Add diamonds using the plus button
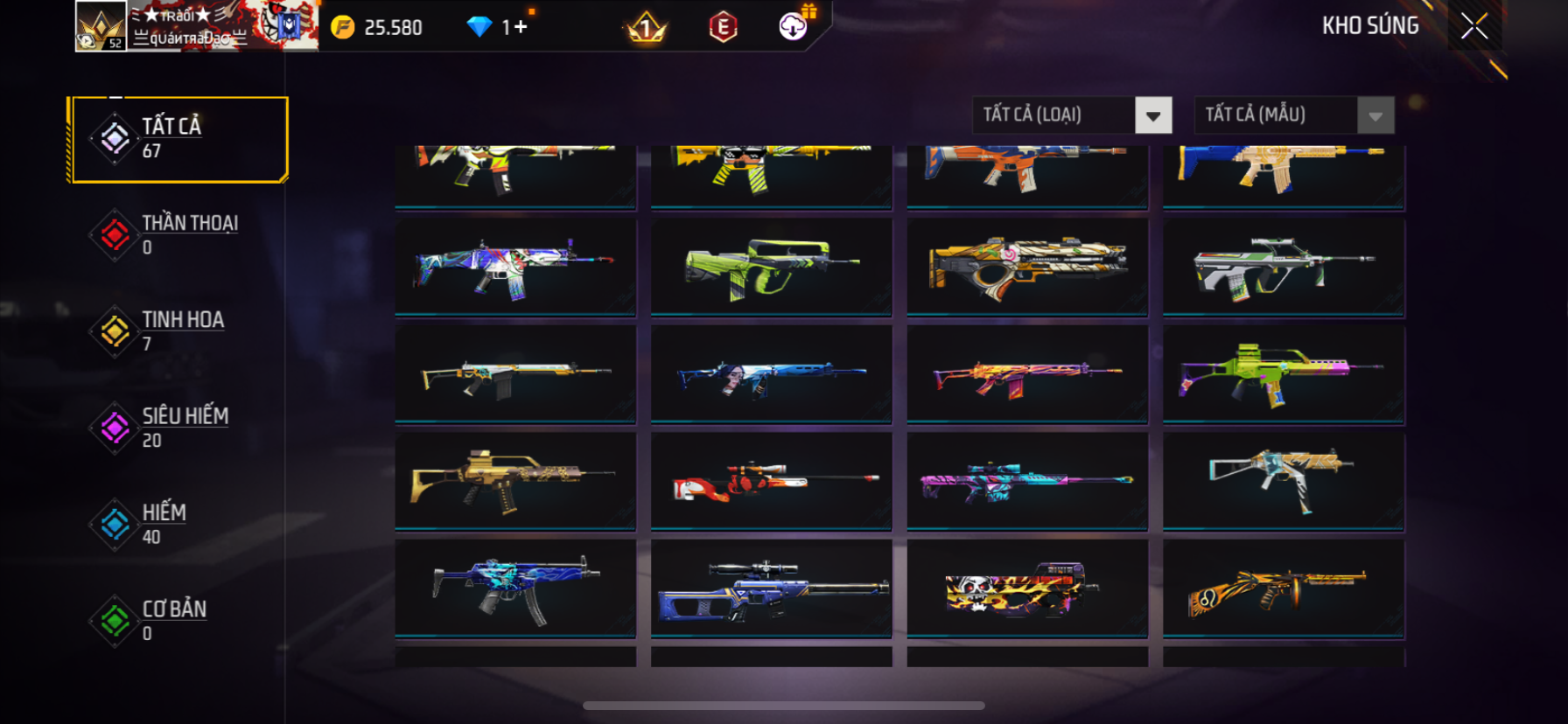Image resolution: width=1568 pixels, height=724 pixels. [521, 27]
